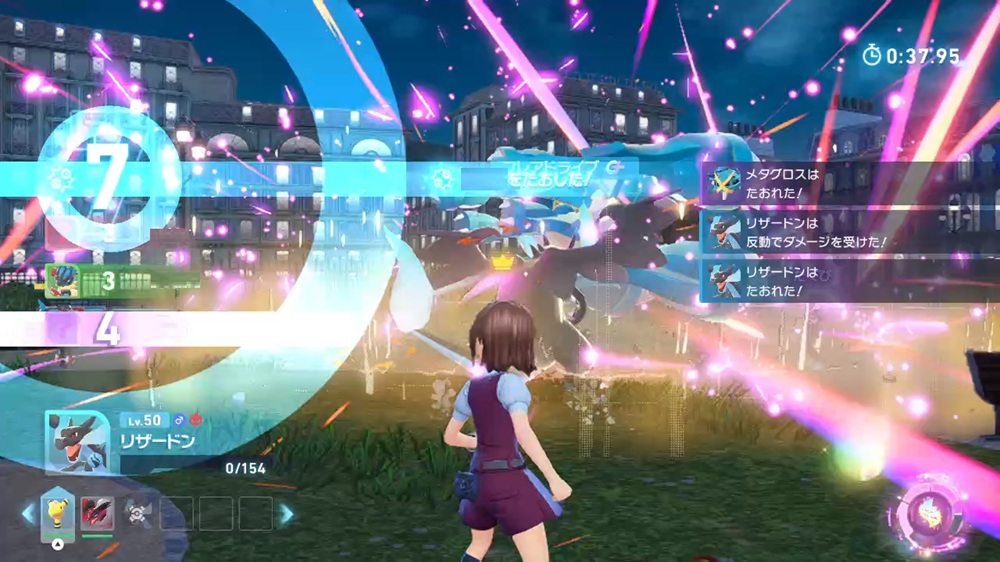
Task: Select the grey fainted Pokémon party slot
Action: [x=135, y=513]
